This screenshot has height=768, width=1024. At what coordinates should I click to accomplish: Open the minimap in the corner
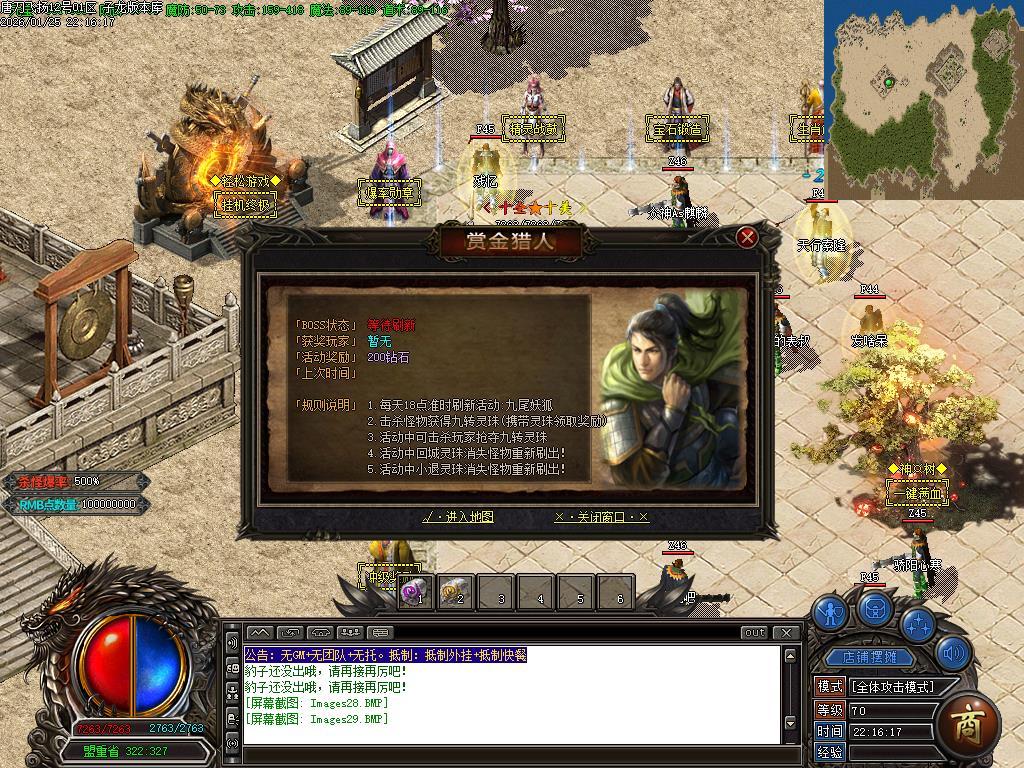tap(923, 99)
